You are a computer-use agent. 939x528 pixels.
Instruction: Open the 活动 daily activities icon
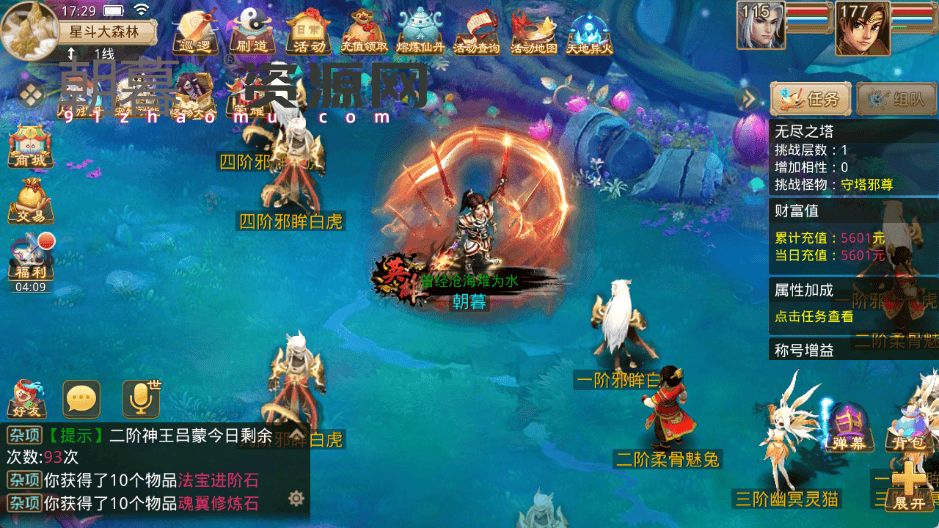tap(306, 30)
